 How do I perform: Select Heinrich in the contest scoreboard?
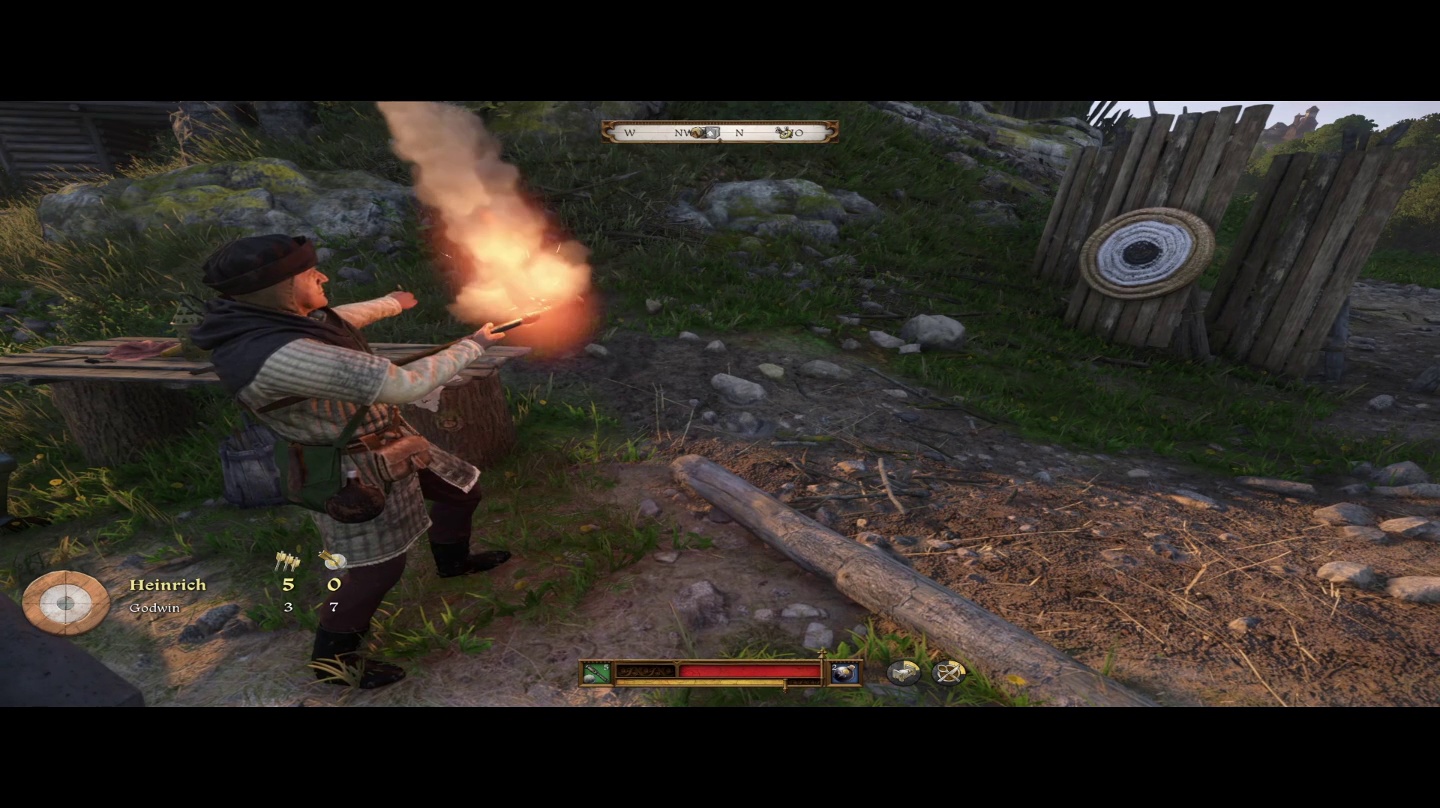click(167, 585)
